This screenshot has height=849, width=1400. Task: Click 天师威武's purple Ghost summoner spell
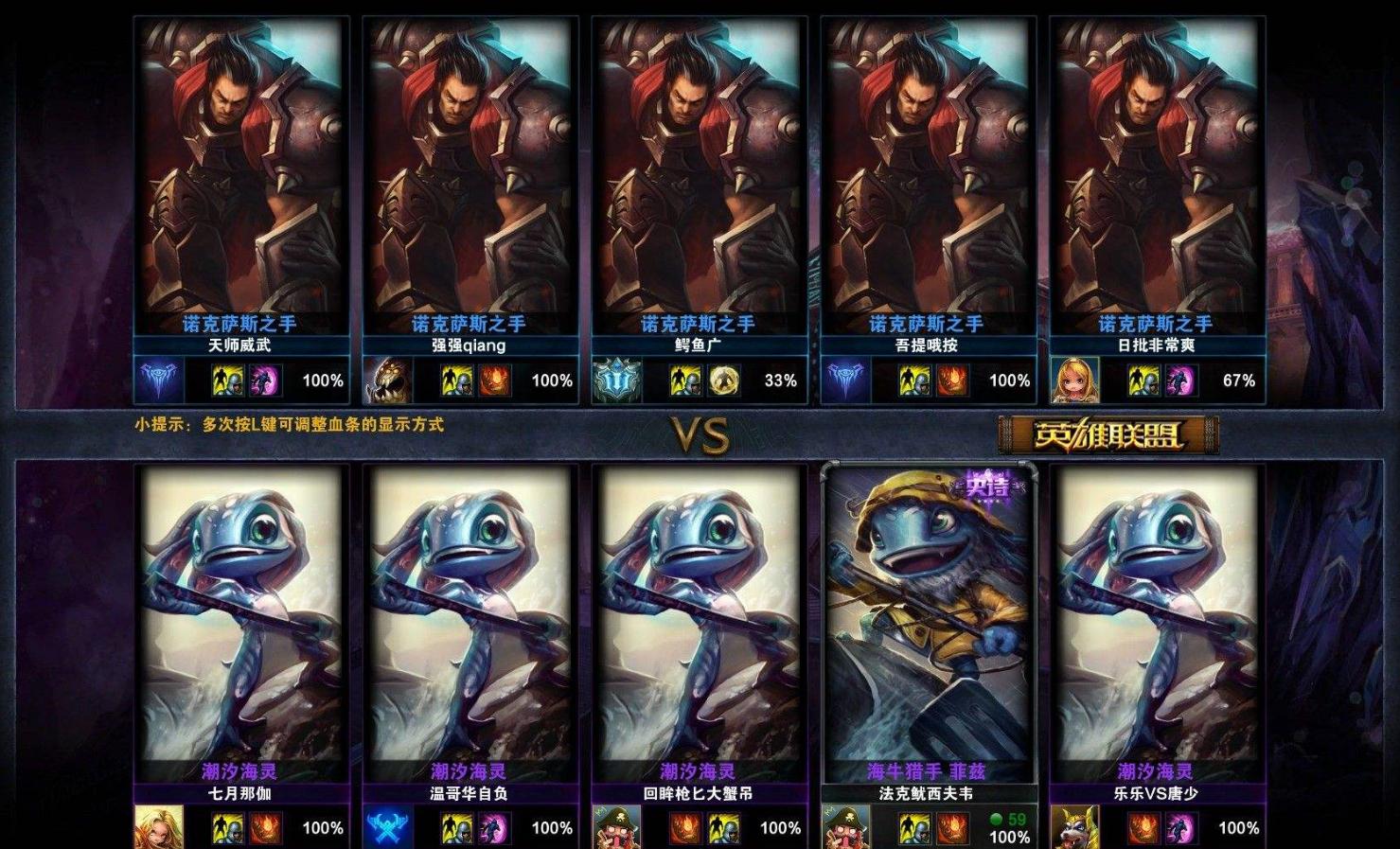pyautogui.click(x=263, y=380)
